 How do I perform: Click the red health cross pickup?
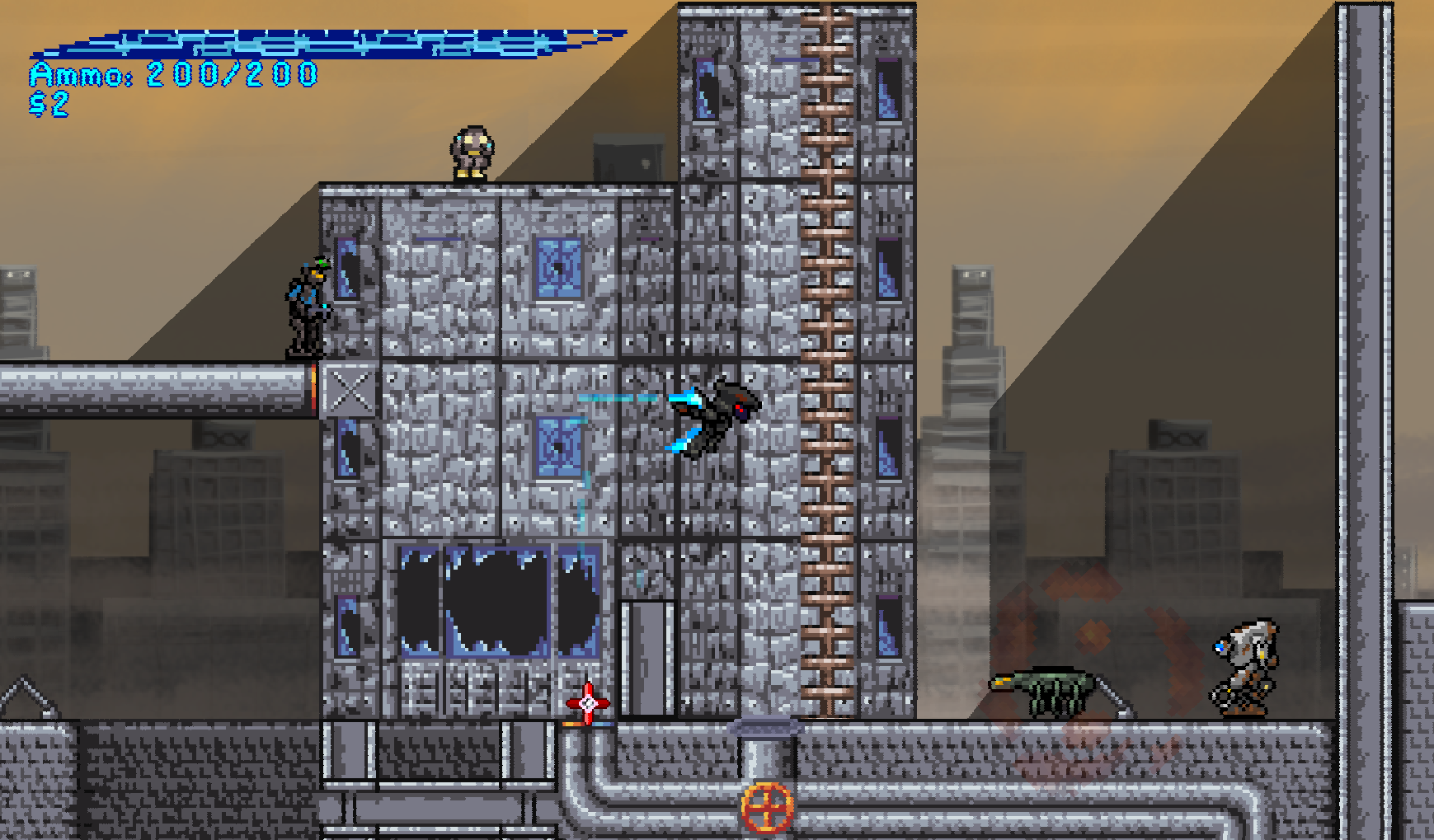click(587, 702)
